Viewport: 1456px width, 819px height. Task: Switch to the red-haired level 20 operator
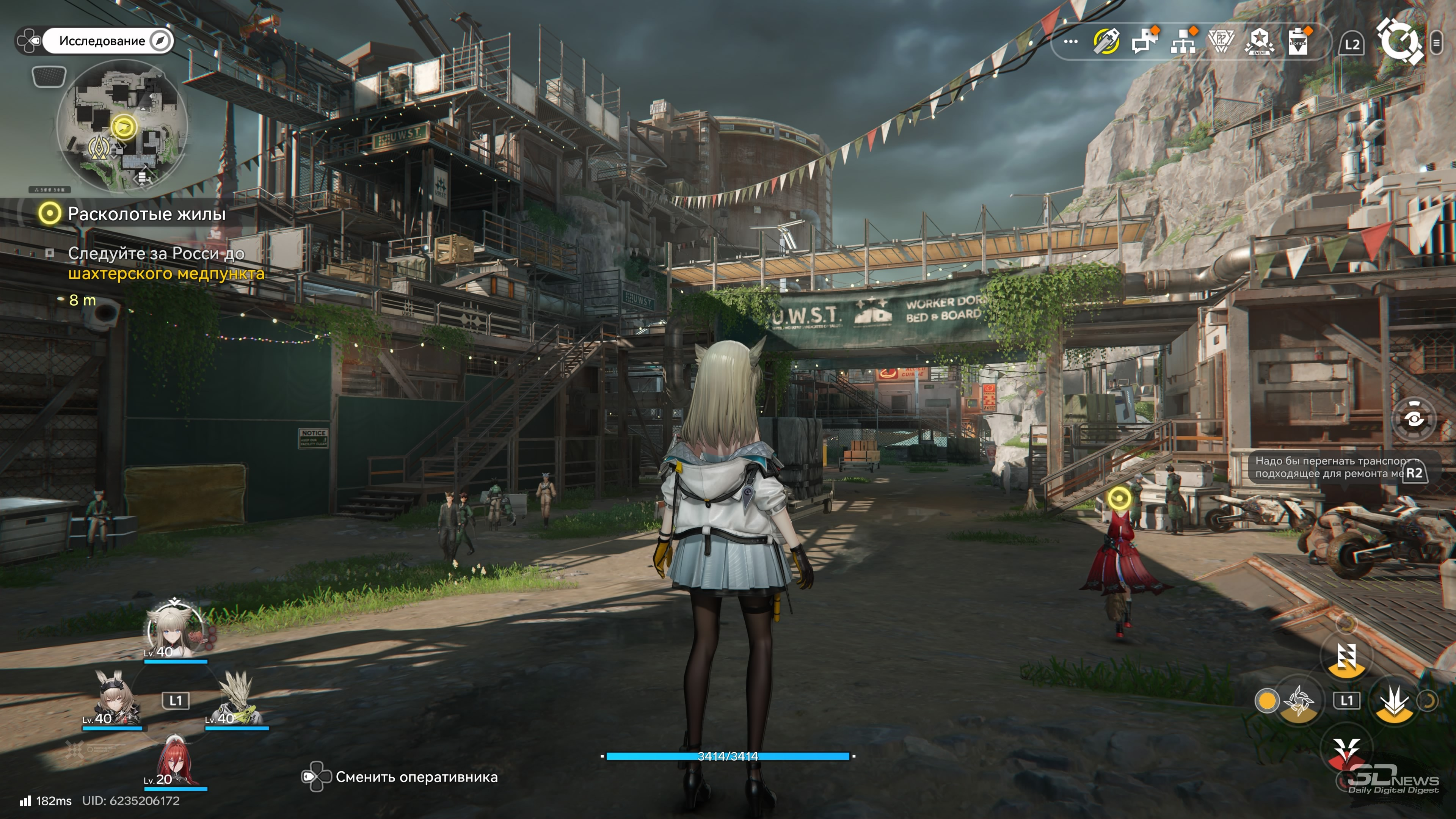[175, 761]
